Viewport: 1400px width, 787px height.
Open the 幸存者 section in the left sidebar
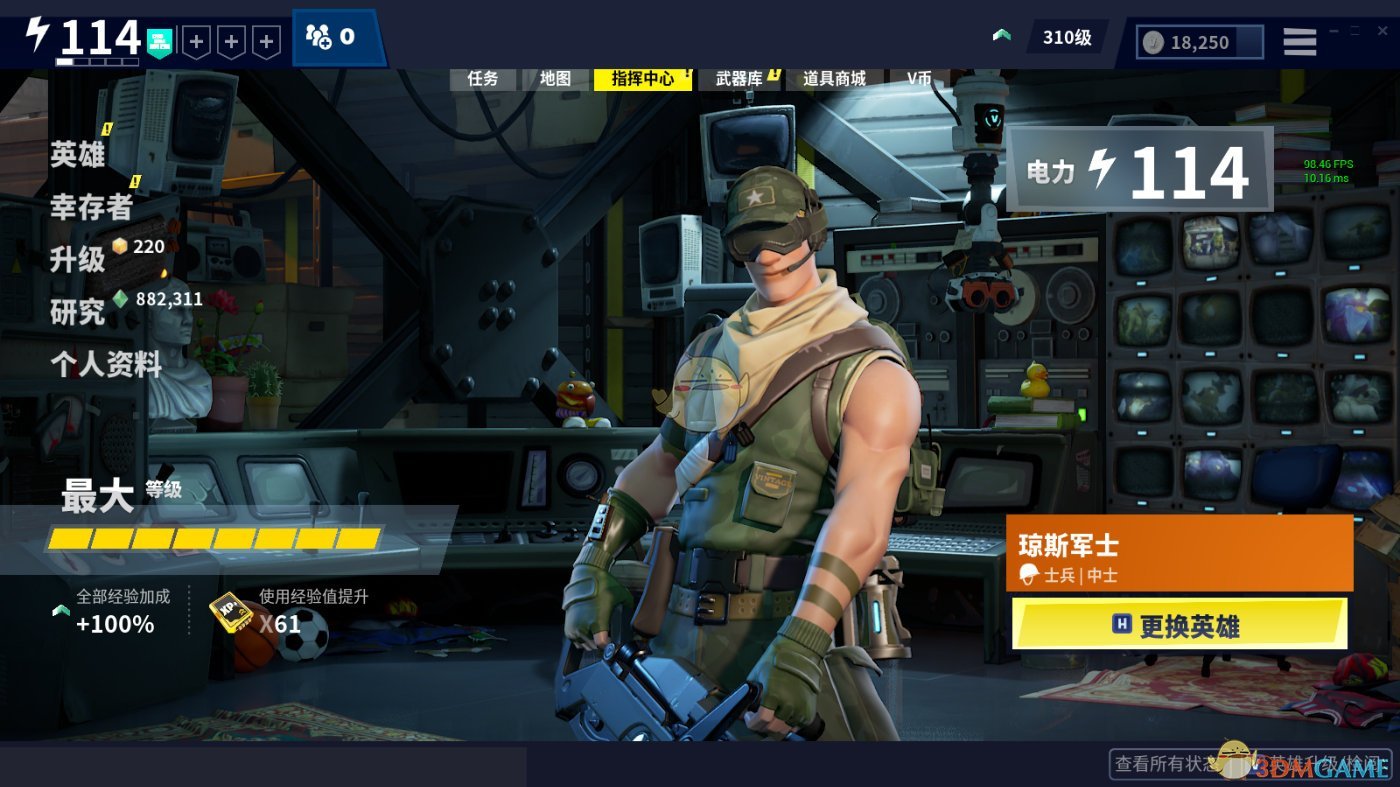[88, 209]
